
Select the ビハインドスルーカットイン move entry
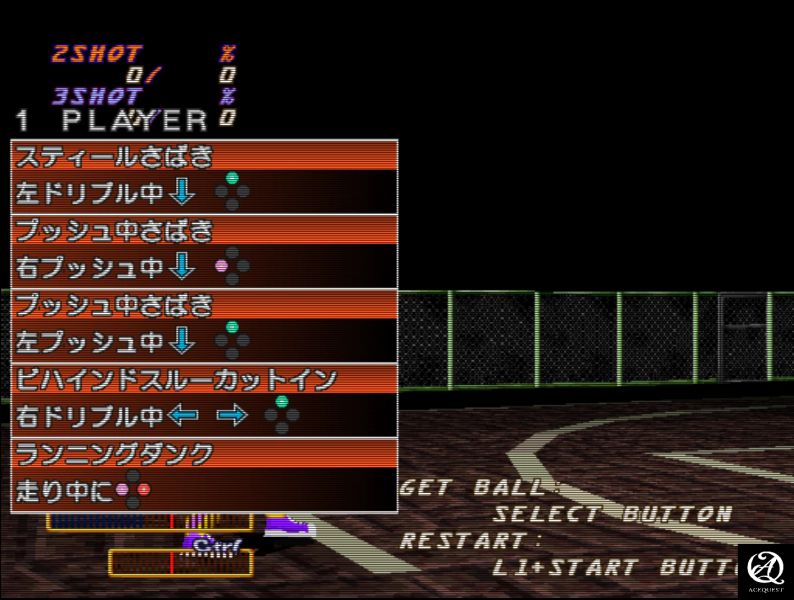pyautogui.click(x=204, y=379)
